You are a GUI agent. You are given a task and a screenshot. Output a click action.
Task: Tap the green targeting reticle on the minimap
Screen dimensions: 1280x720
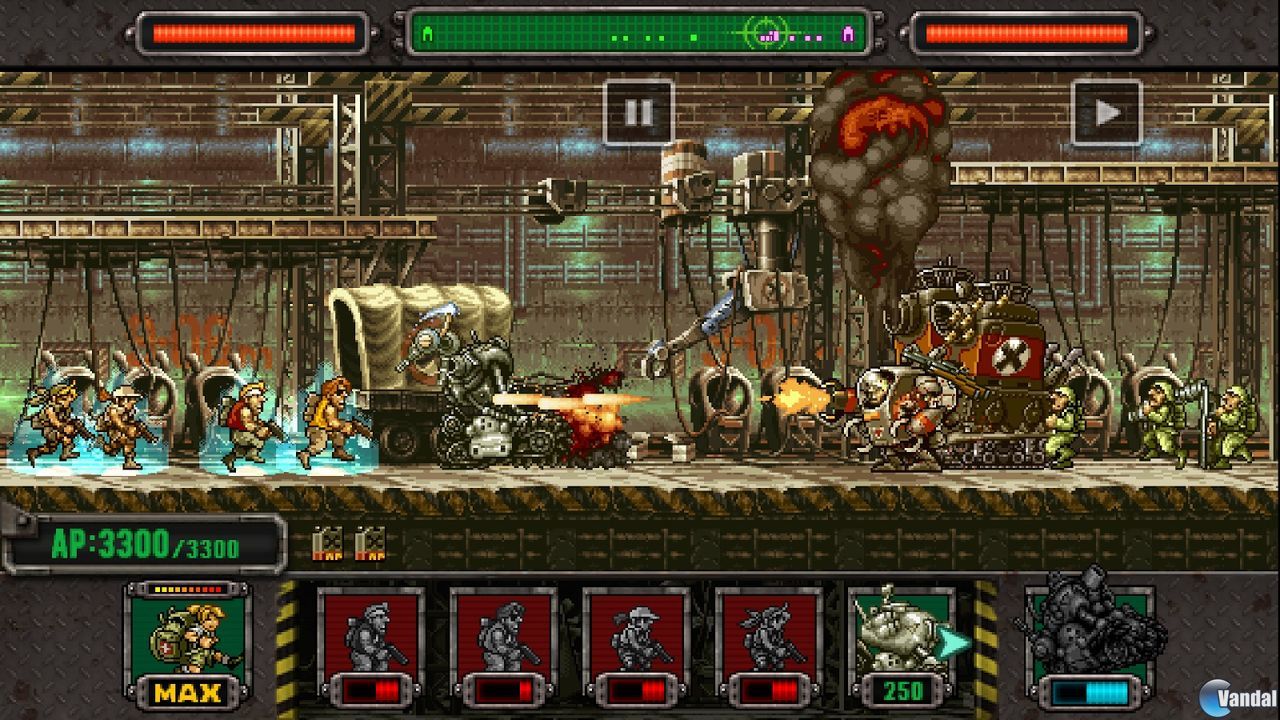[x=767, y=34]
